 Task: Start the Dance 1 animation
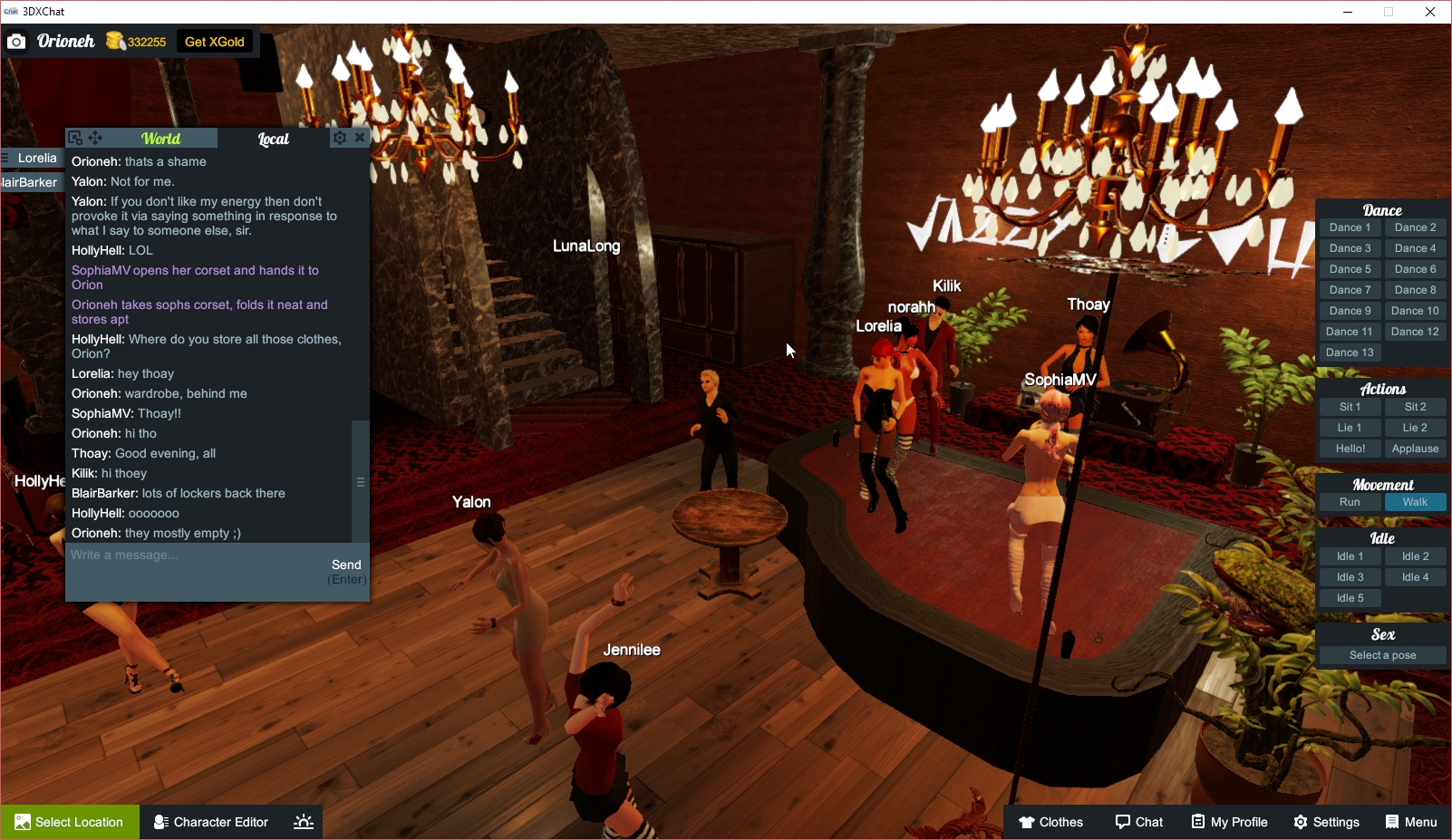[x=1350, y=227]
